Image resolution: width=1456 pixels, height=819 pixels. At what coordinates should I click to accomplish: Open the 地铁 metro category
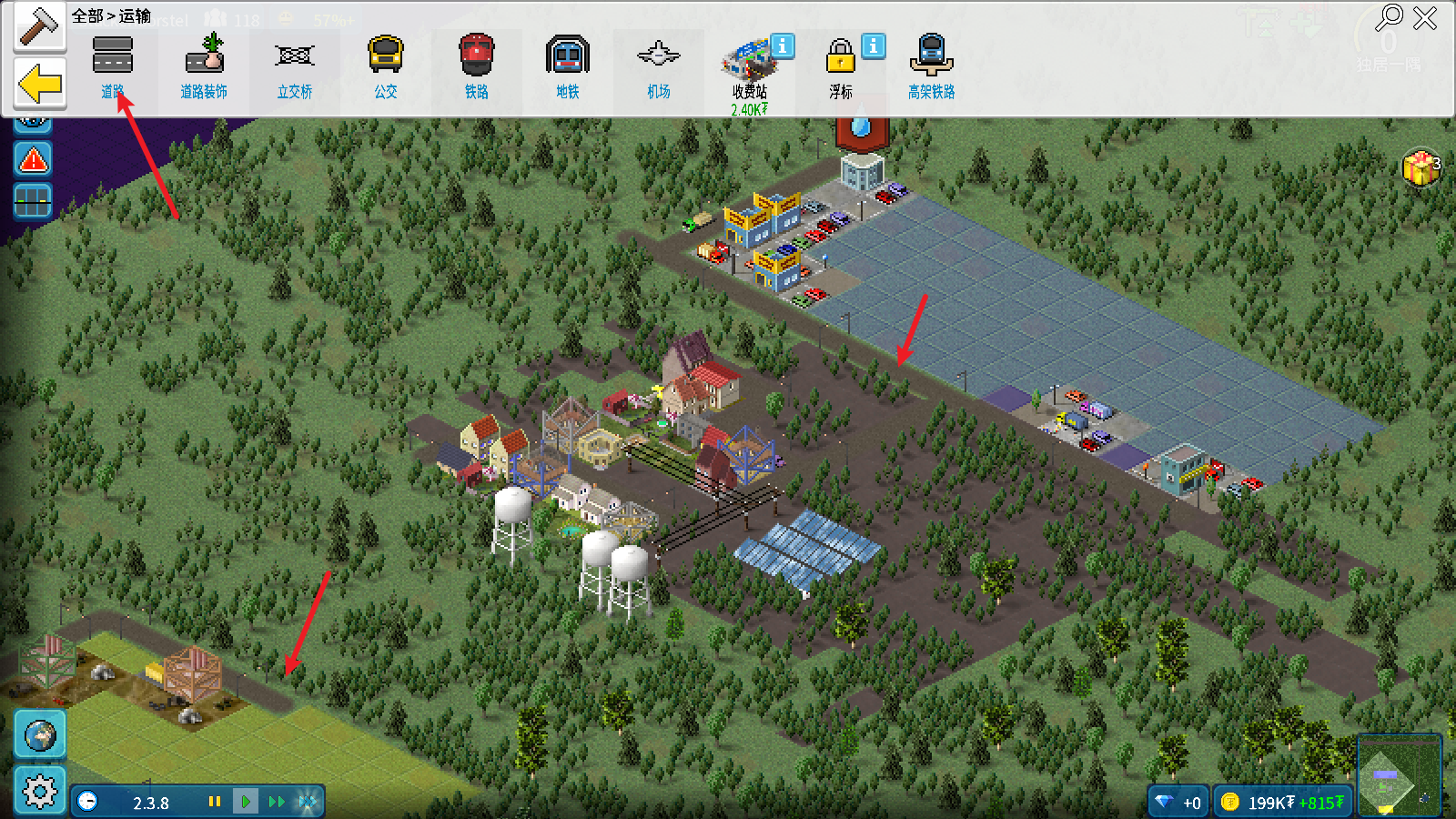pos(568,66)
